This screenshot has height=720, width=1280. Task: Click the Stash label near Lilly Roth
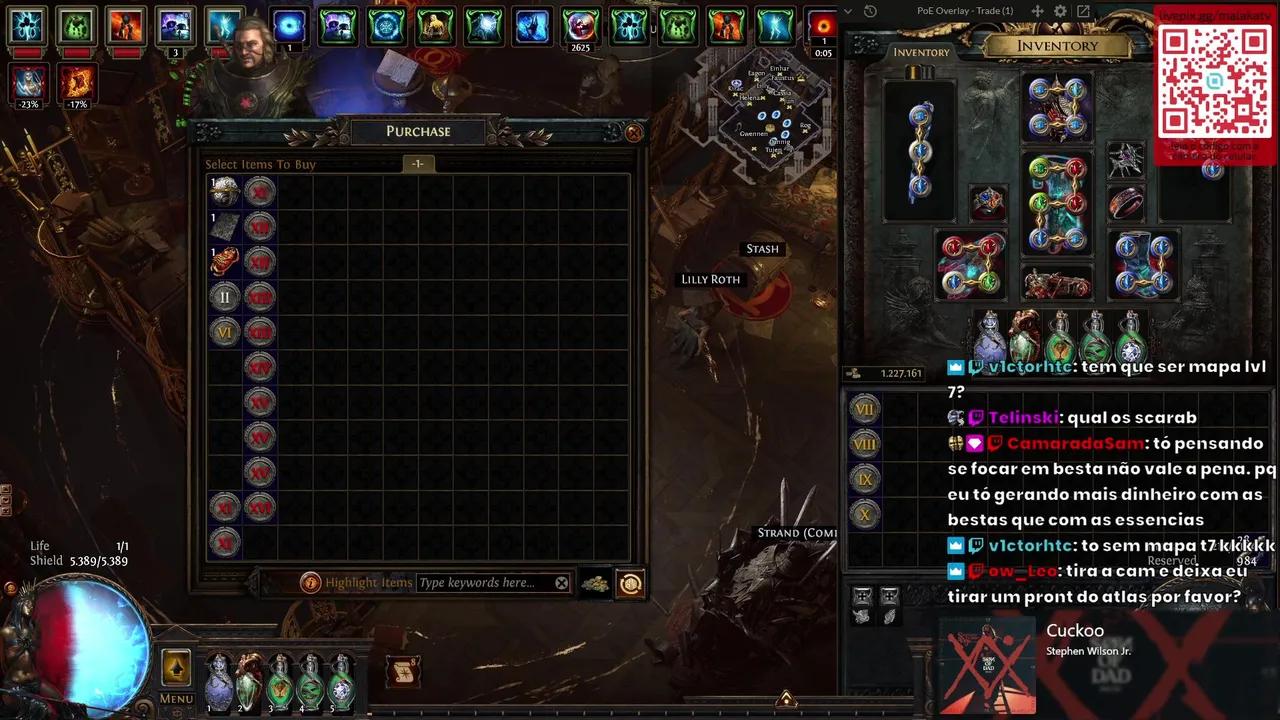762,248
